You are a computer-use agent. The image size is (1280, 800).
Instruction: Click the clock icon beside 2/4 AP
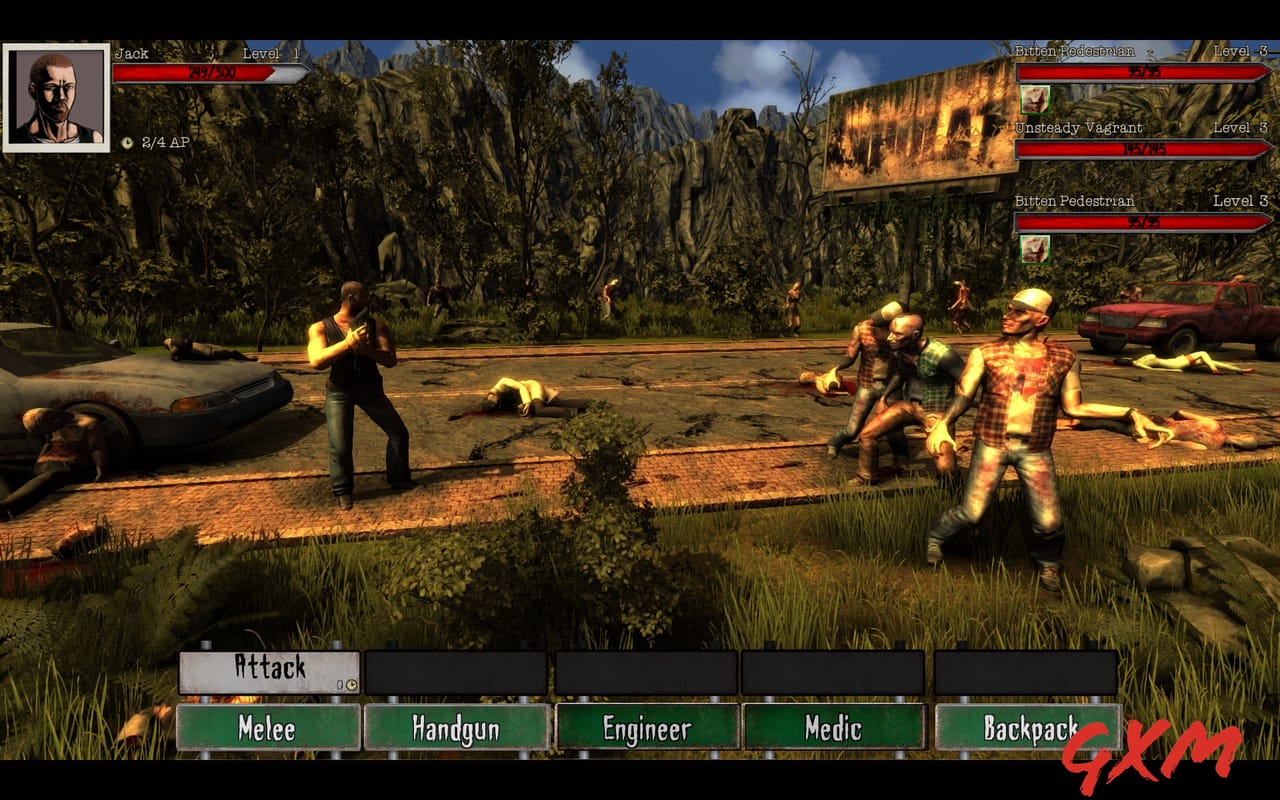tap(127, 143)
